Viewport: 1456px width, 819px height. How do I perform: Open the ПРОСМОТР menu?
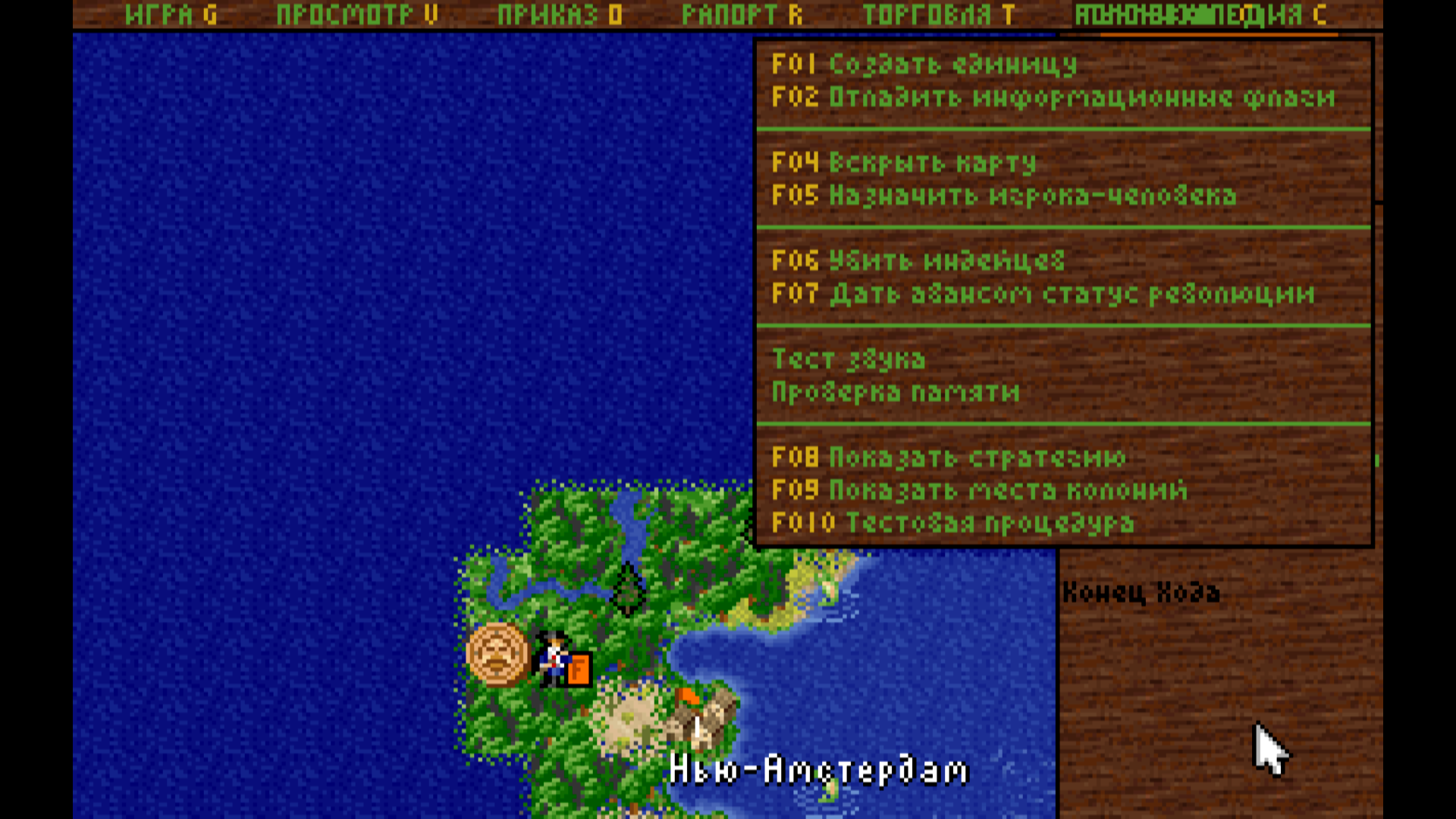tap(356, 14)
